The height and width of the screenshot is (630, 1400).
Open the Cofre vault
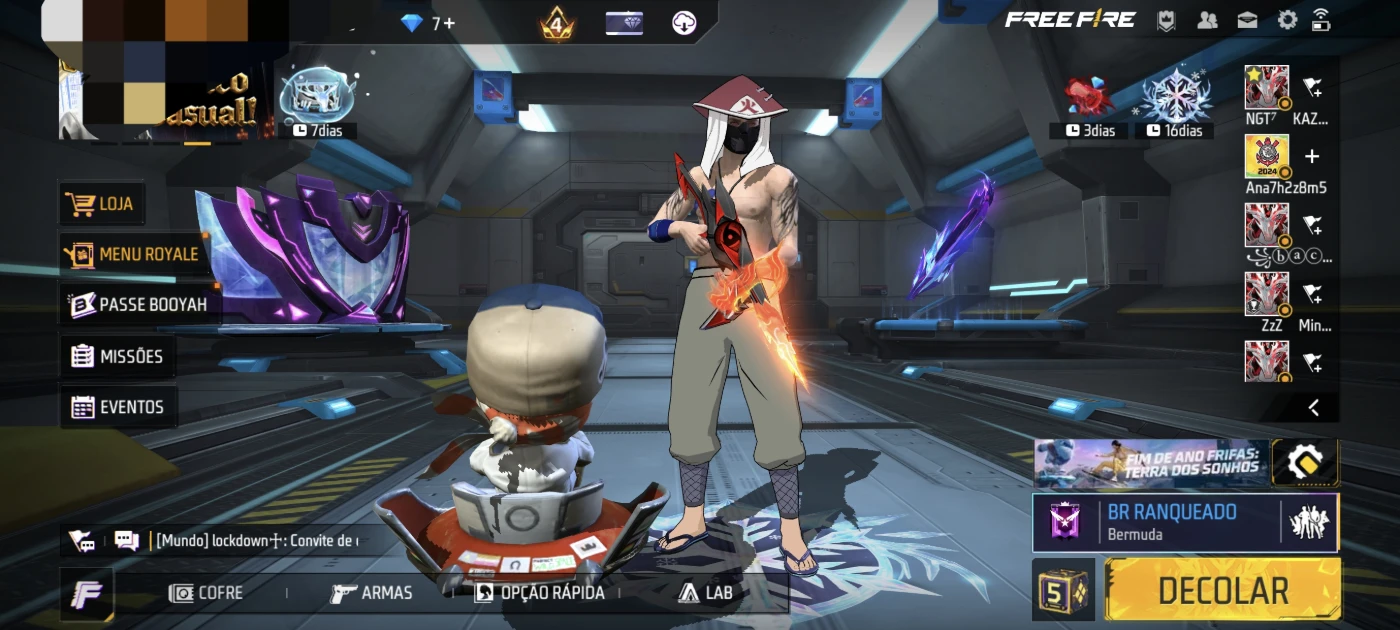207,593
